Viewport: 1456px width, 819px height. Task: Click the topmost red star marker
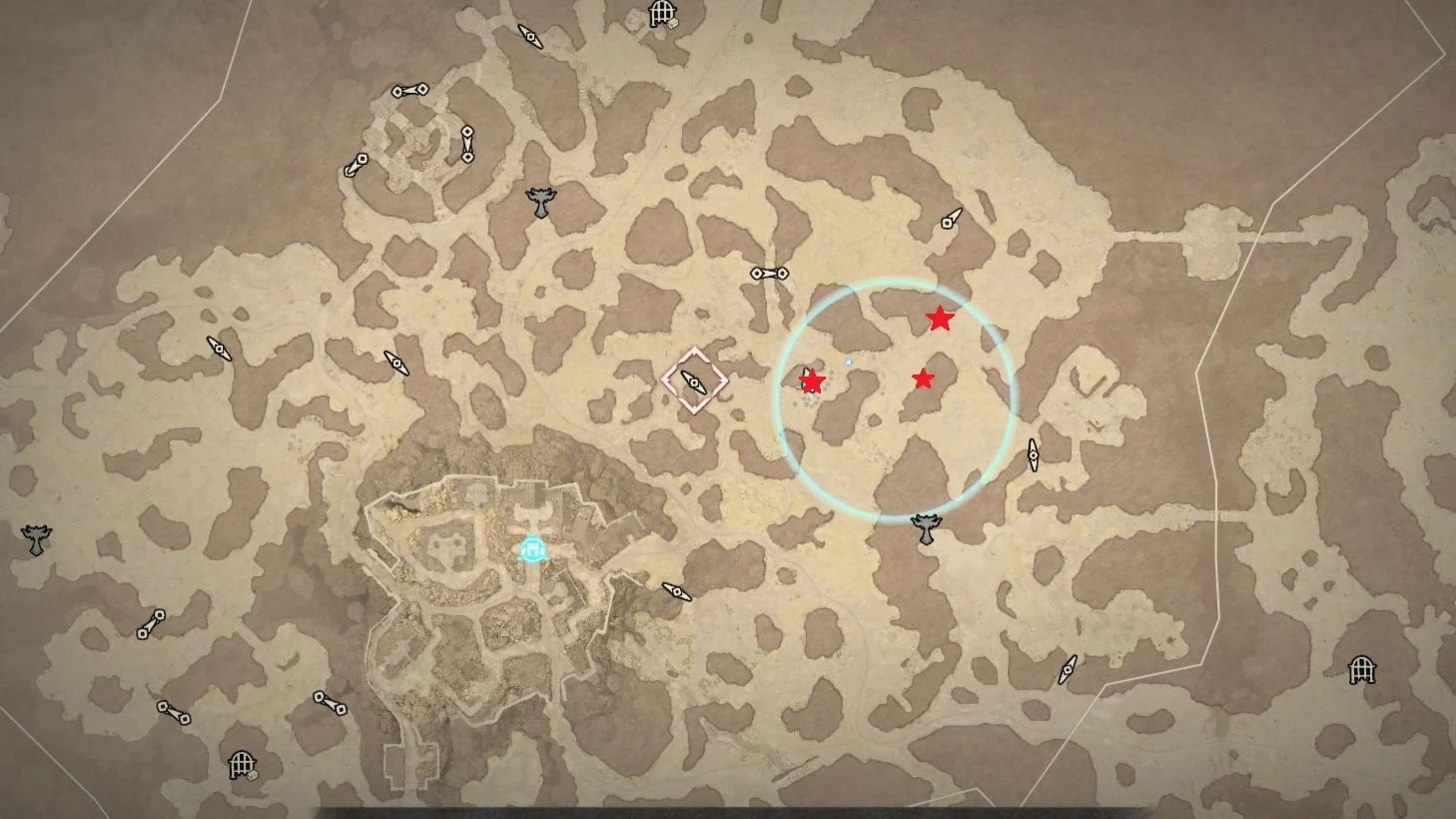pos(940,321)
